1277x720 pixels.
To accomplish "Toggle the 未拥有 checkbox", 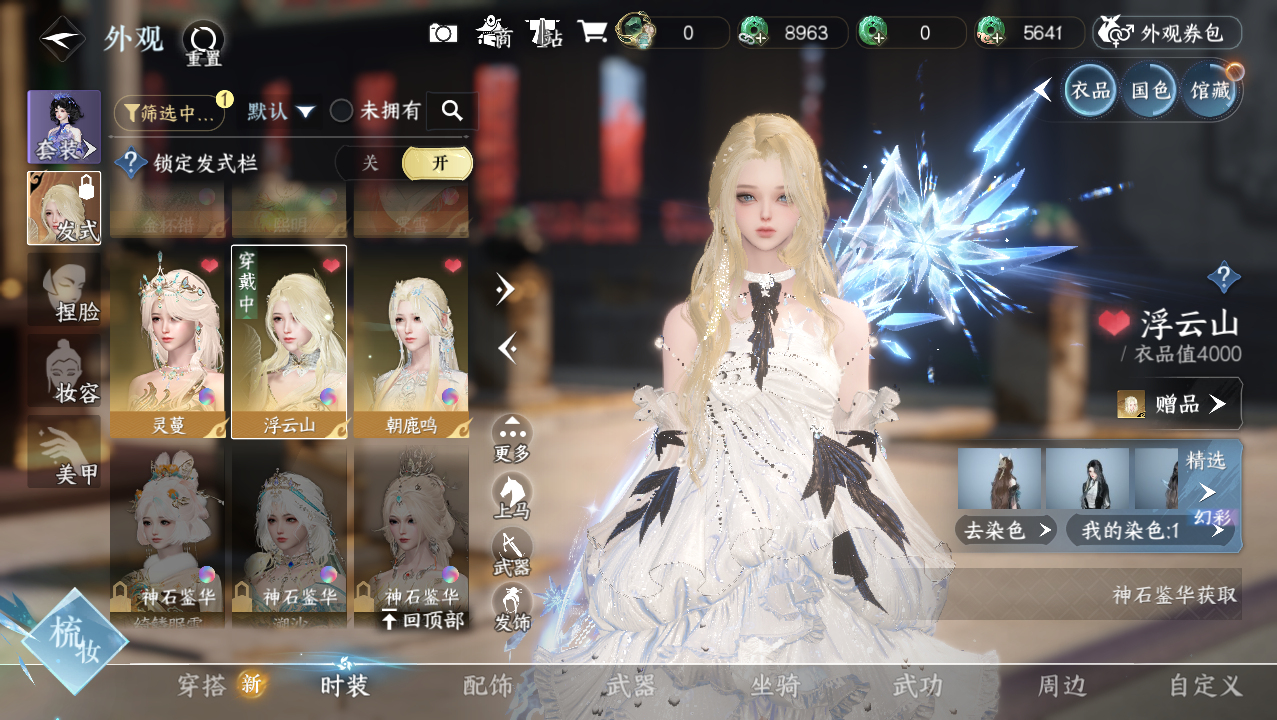I will (x=342, y=111).
